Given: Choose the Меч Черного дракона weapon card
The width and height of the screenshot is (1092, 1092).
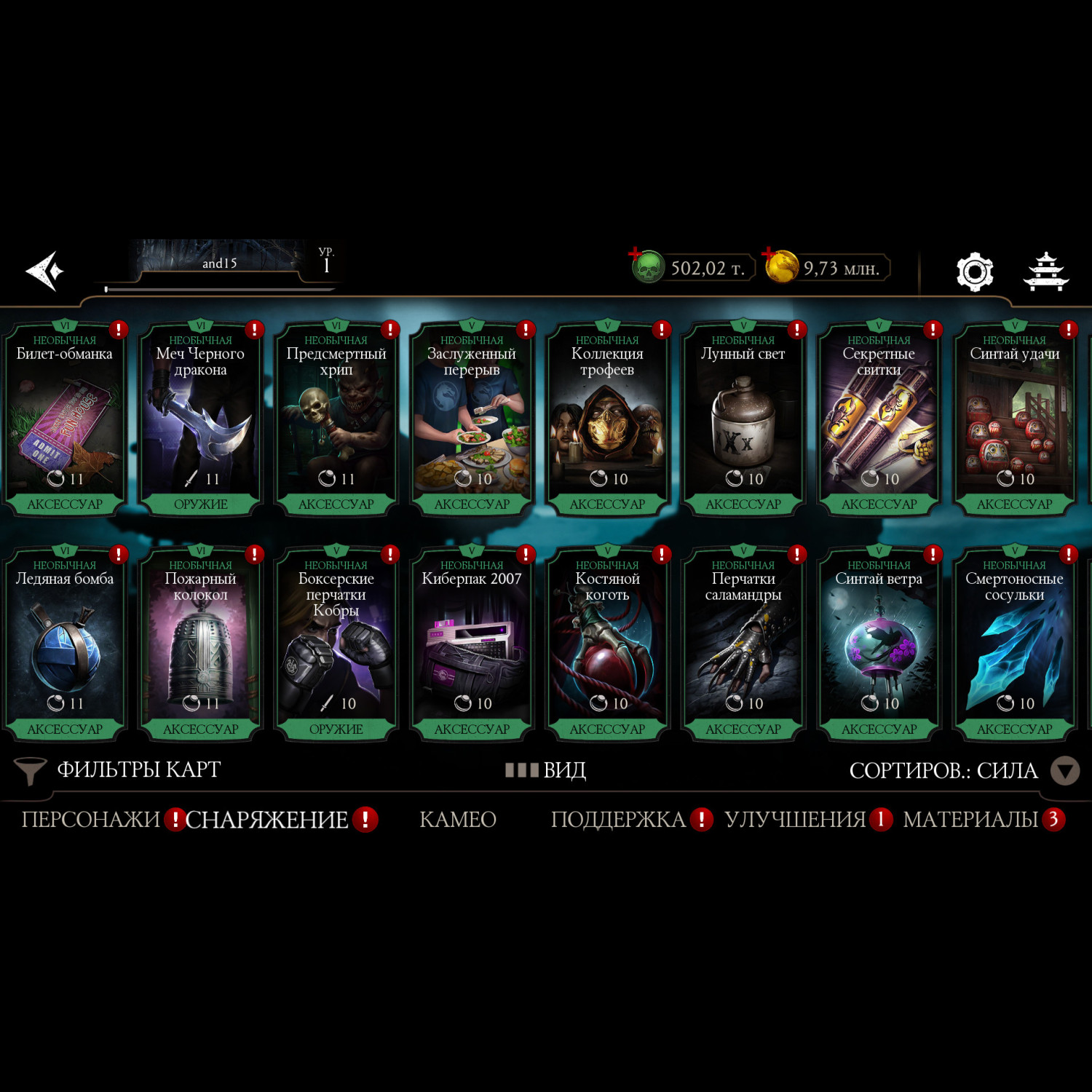Looking at the screenshot, I should (x=200, y=419).
